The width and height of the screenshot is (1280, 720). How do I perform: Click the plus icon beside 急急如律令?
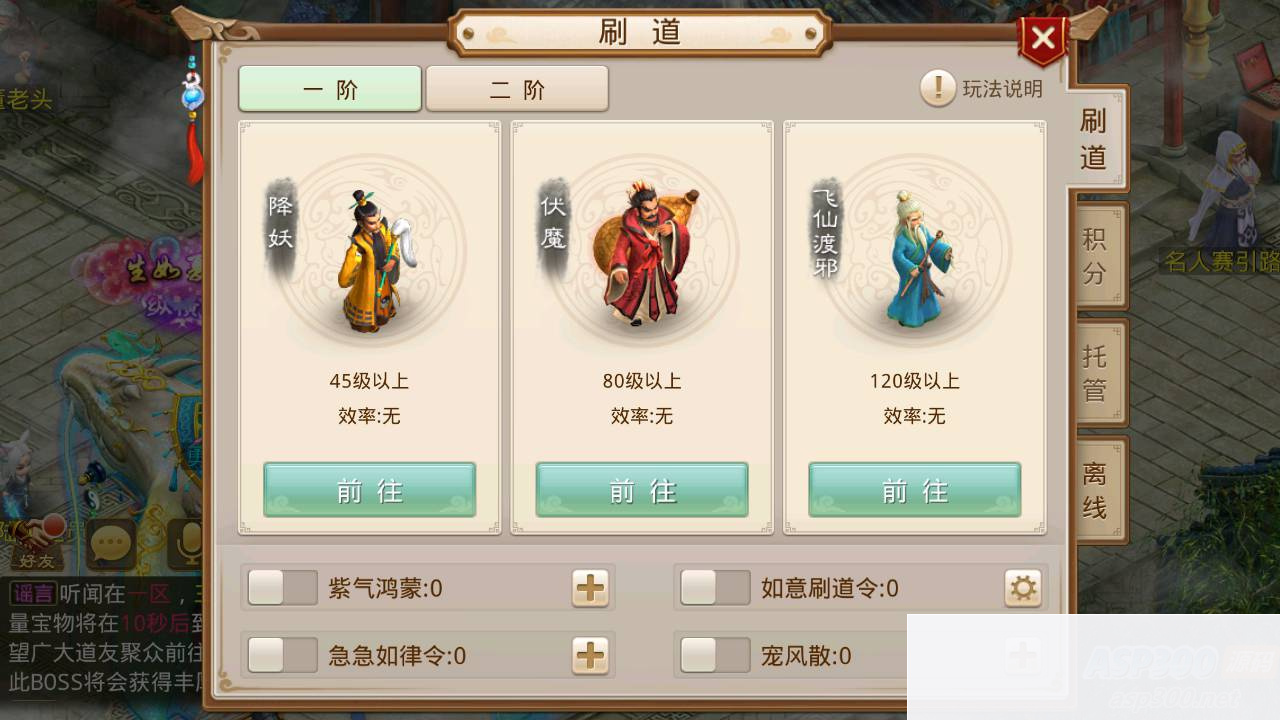click(589, 655)
